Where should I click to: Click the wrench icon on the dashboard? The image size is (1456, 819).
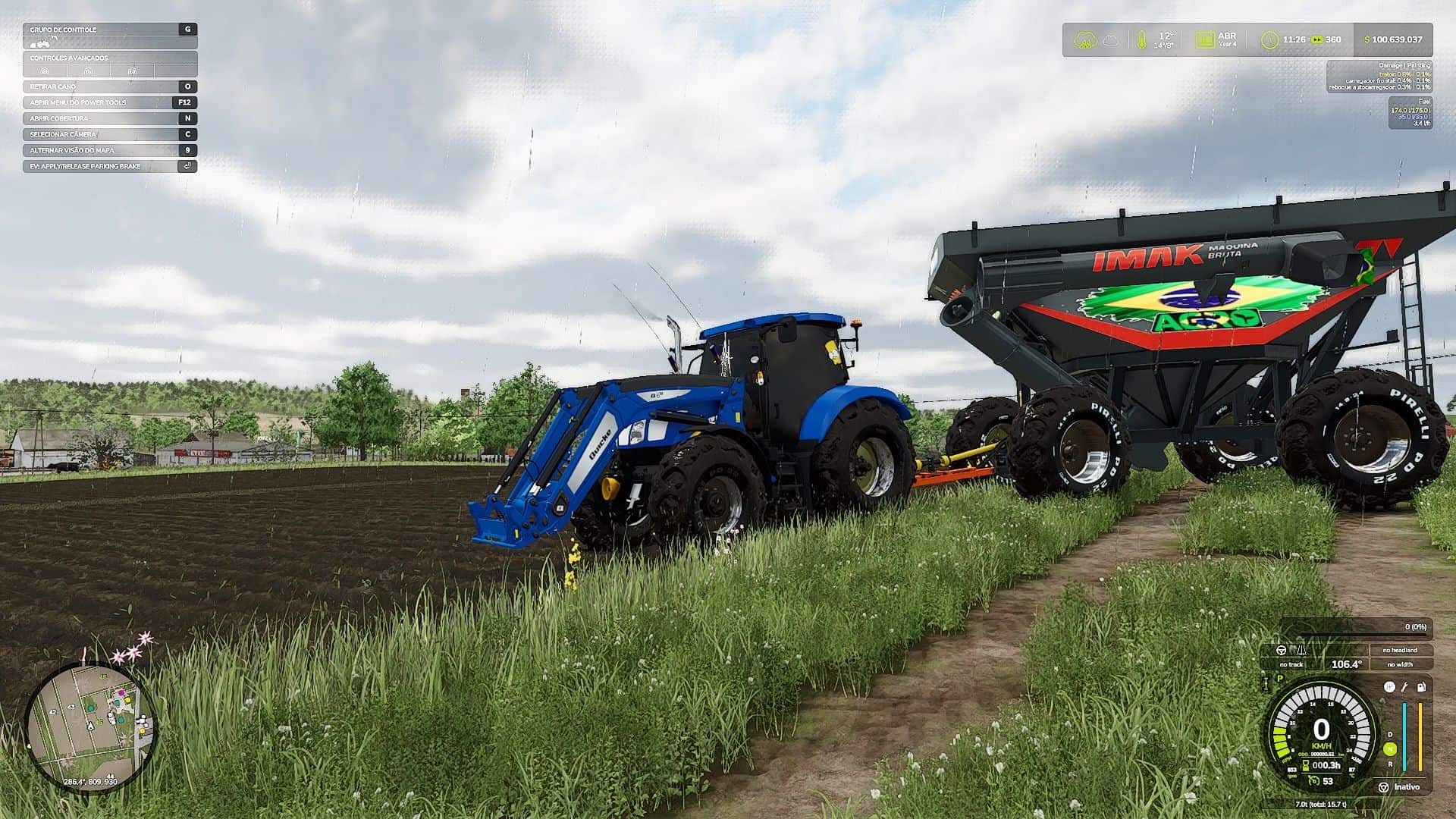[1404, 688]
